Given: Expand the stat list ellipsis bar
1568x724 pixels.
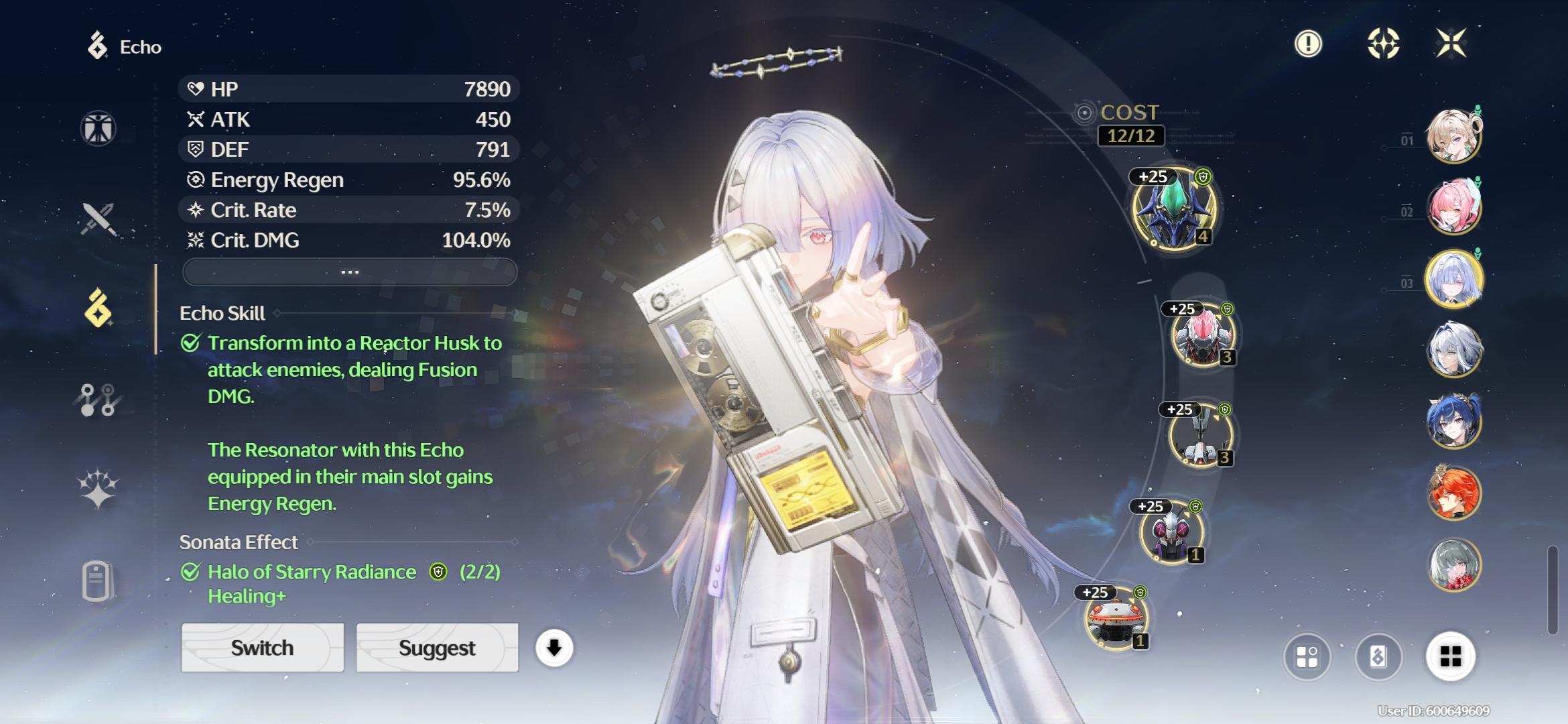Looking at the screenshot, I should point(349,272).
